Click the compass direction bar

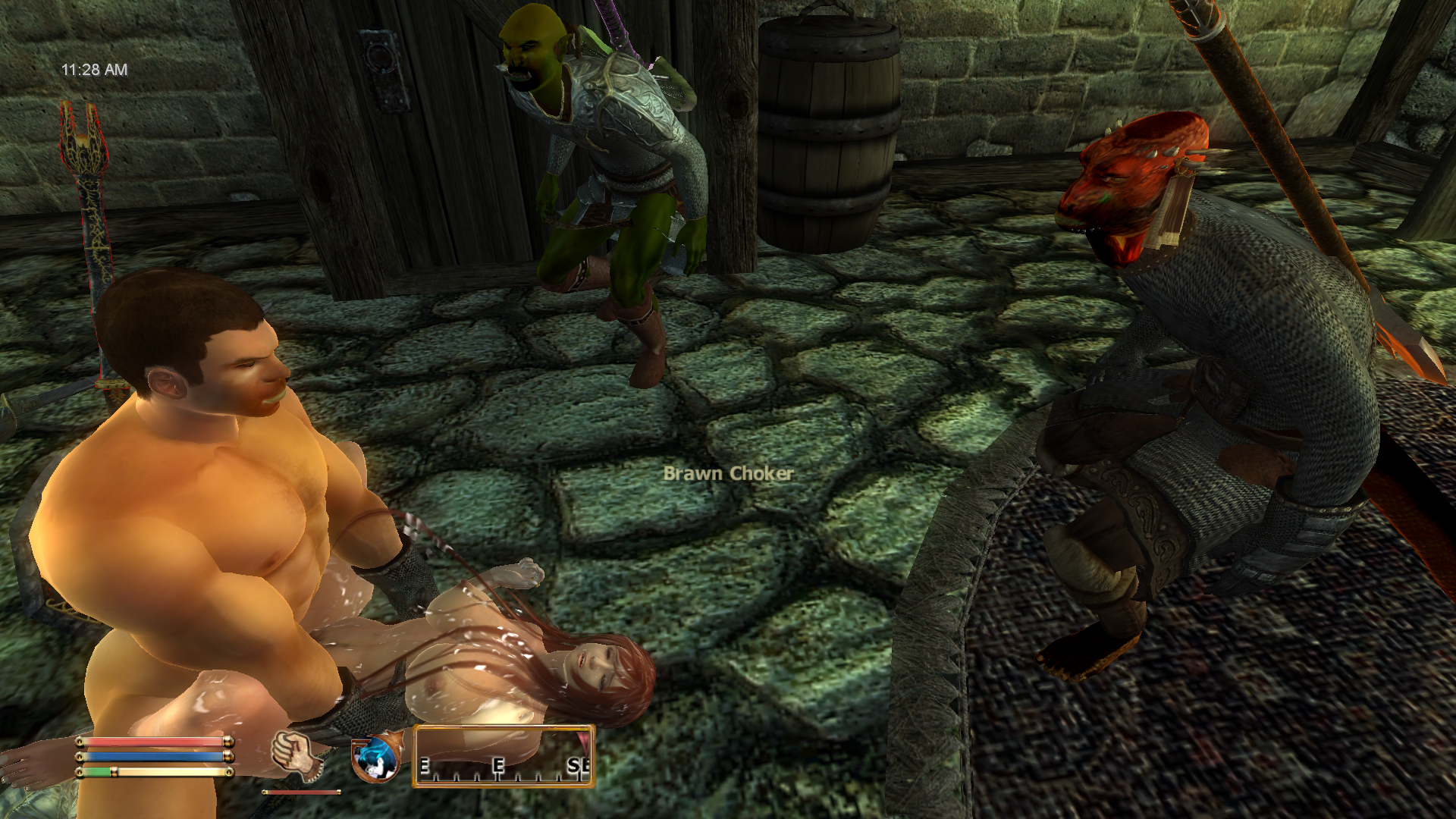click(504, 756)
